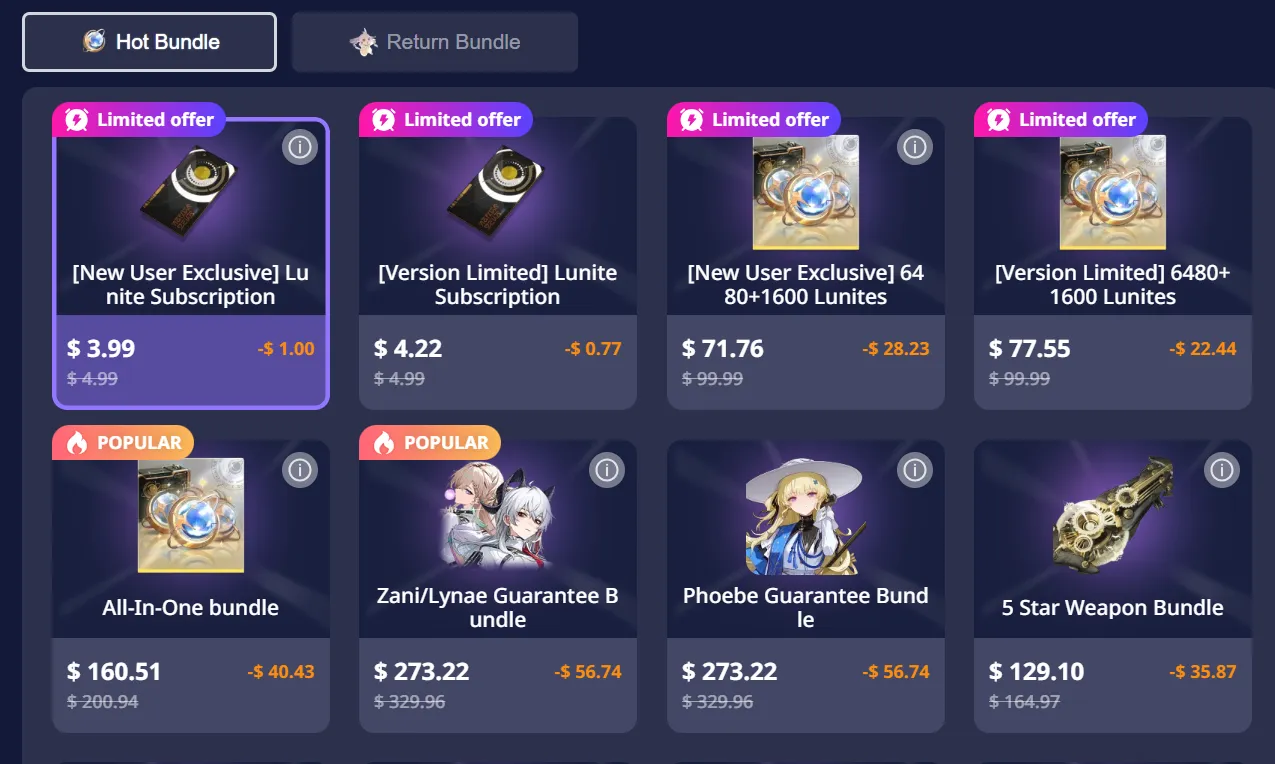Select Version Limited 6480+1600 Lunites bundle
The width and height of the screenshot is (1275, 764).
tap(1112, 265)
